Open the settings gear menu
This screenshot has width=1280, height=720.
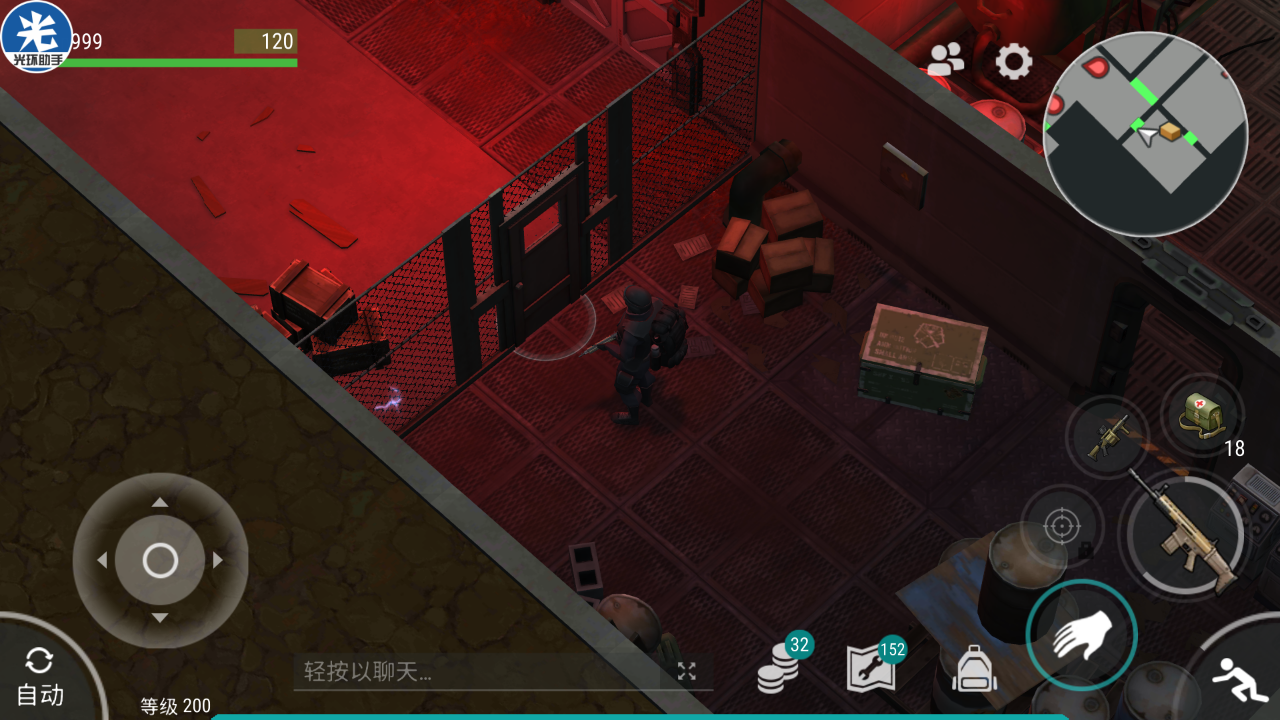pyautogui.click(x=1013, y=62)
